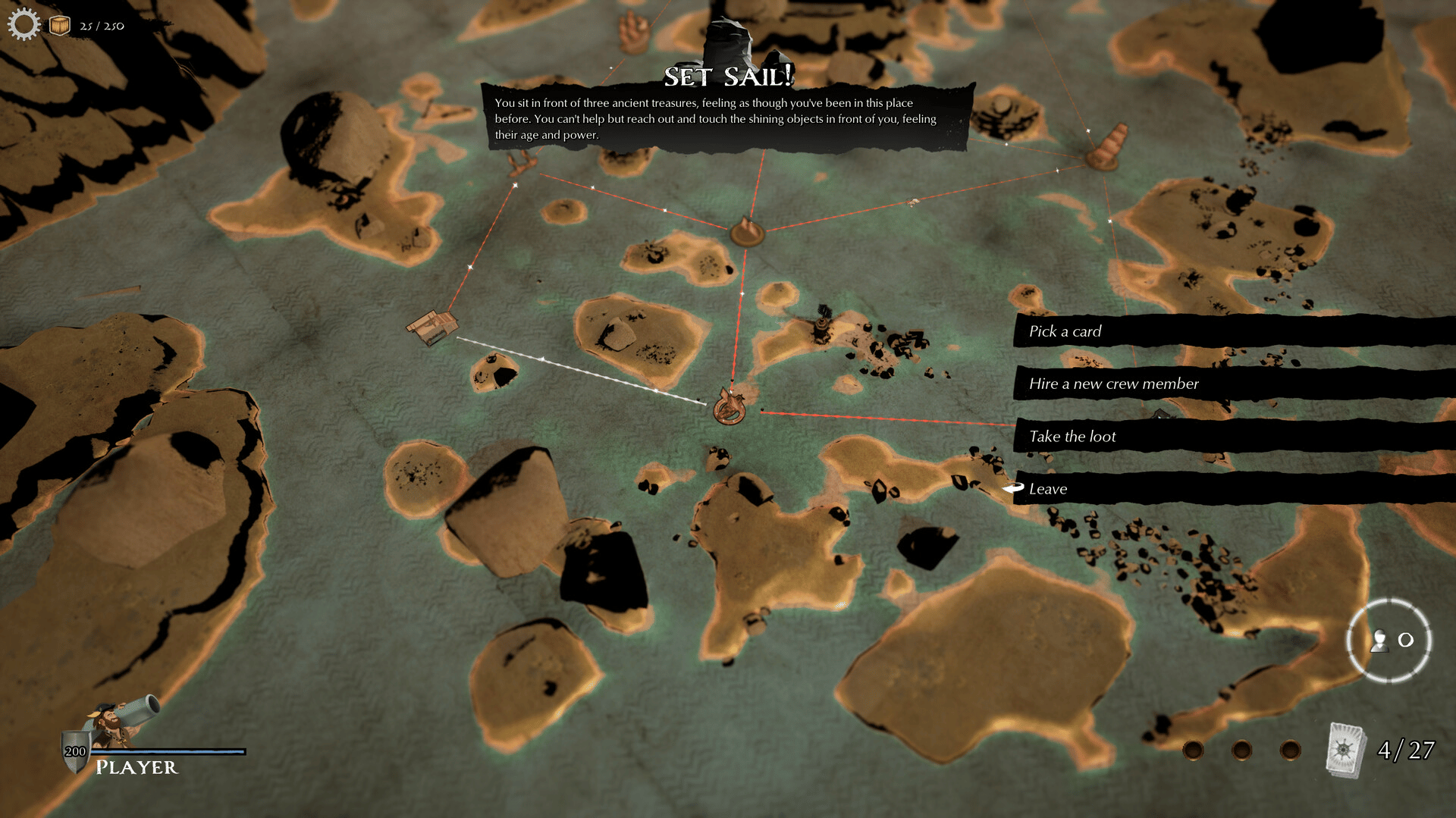Choose "Take the loot" option

[1072, 437]
